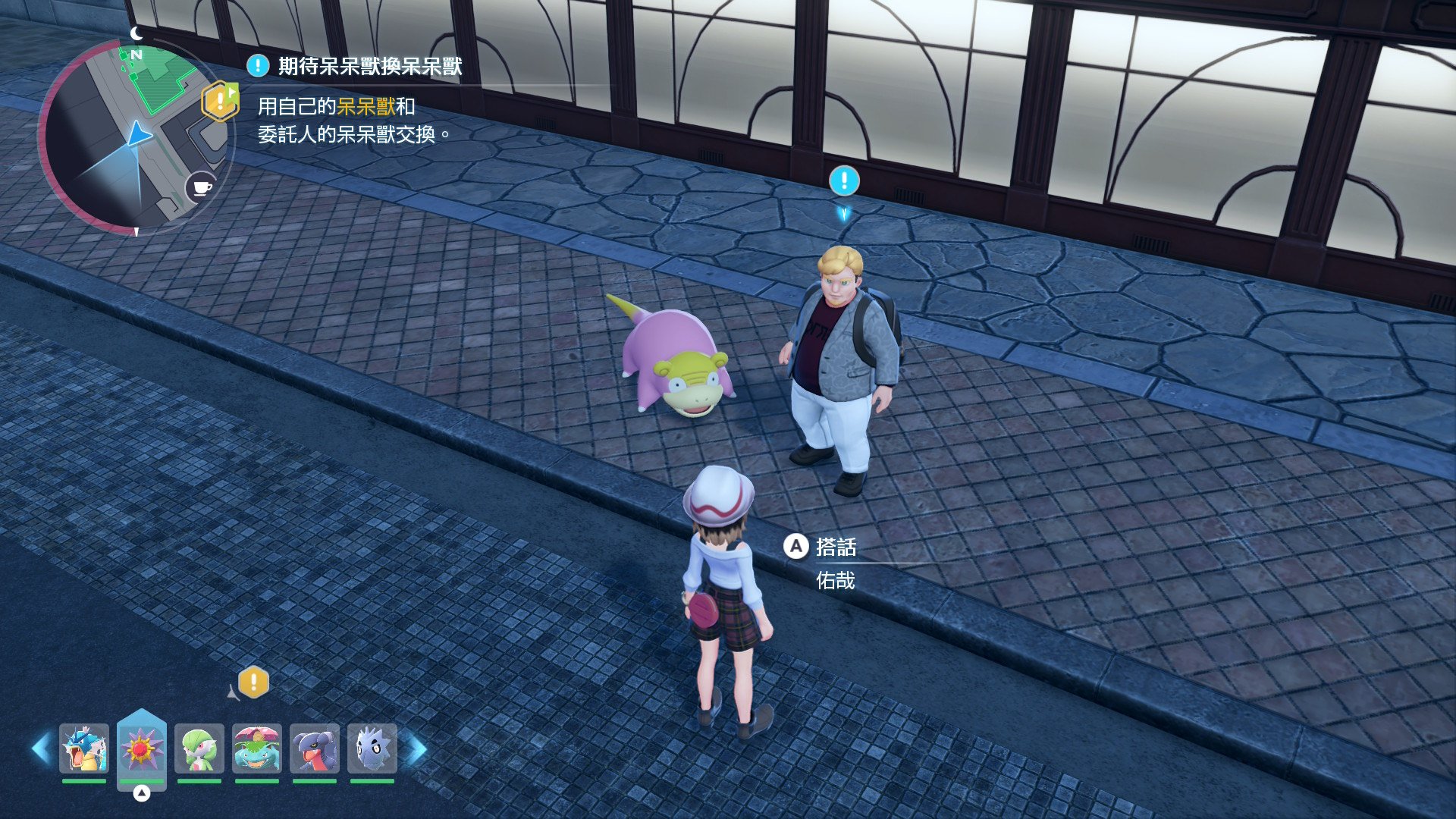Select the café cup marker on minimap
The width and height of the screenshot is (1456, 819).
[x=201, y=187]
